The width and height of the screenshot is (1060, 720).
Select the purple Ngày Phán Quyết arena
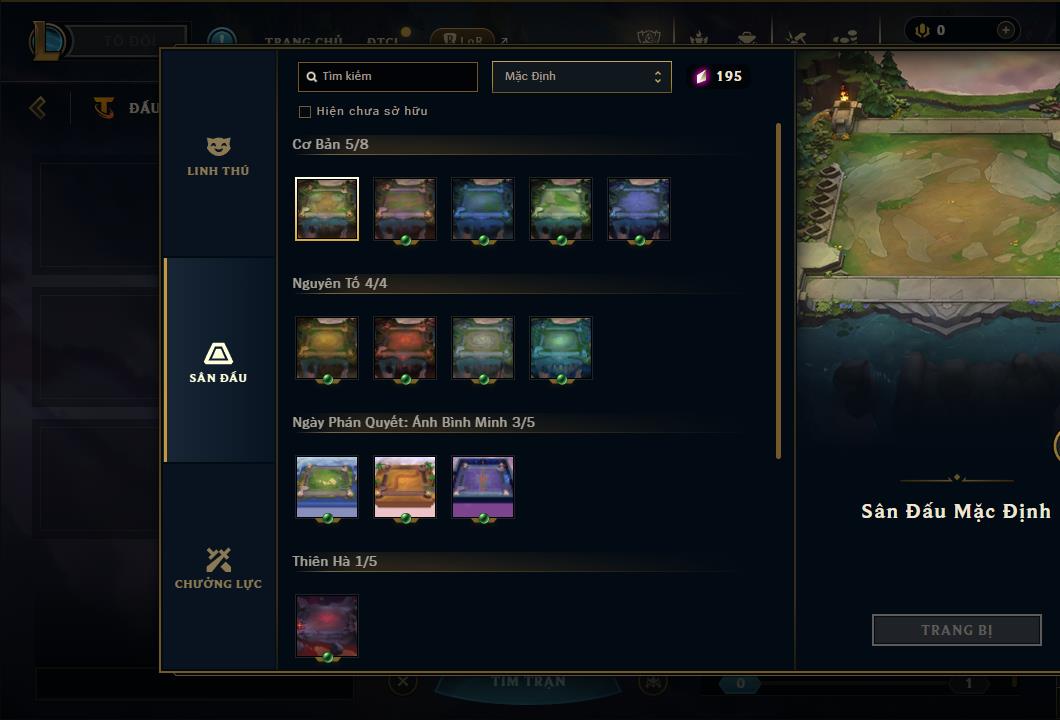click(483, 487)
